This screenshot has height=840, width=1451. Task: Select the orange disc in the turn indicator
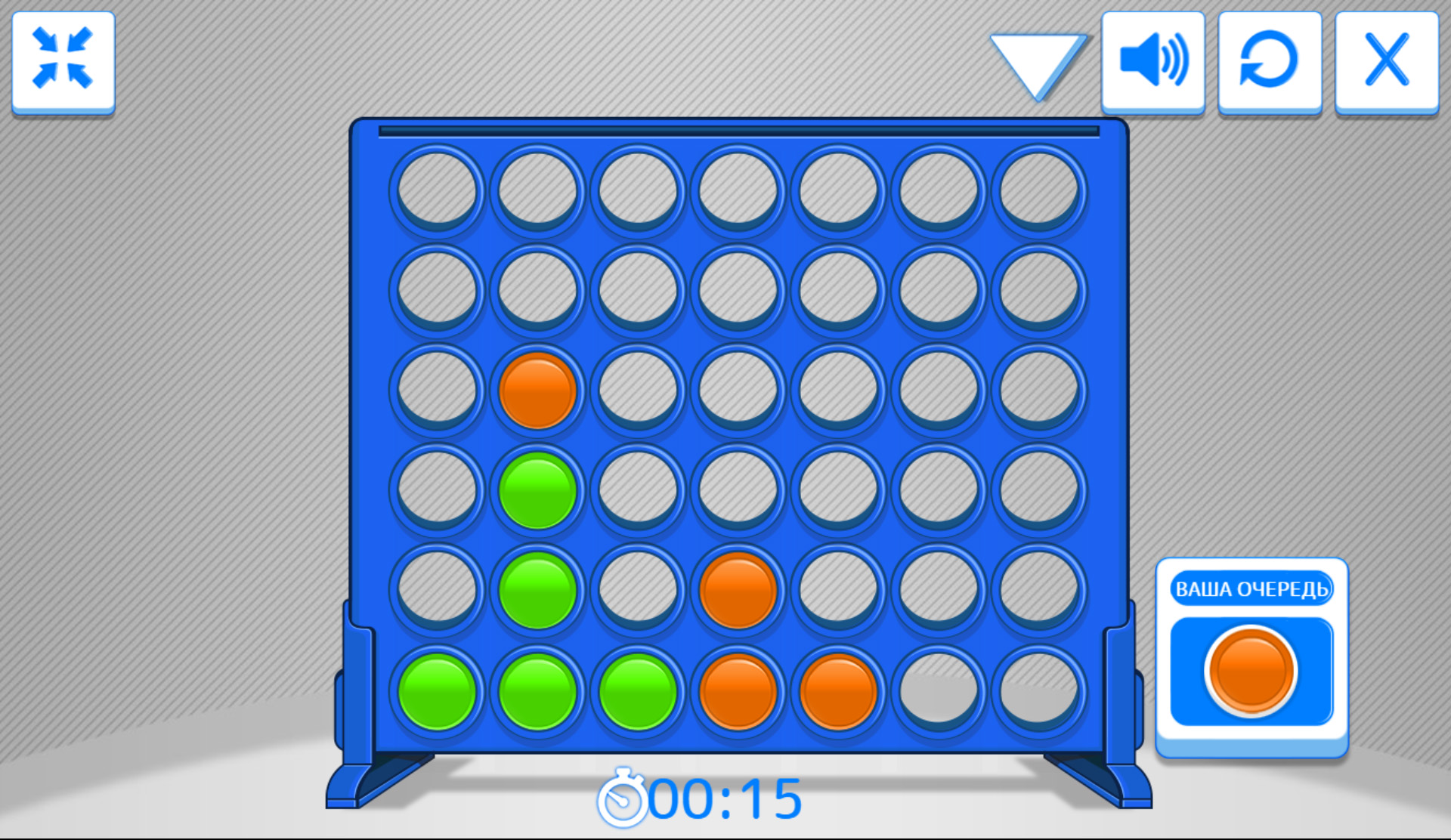pos(1251,671)
